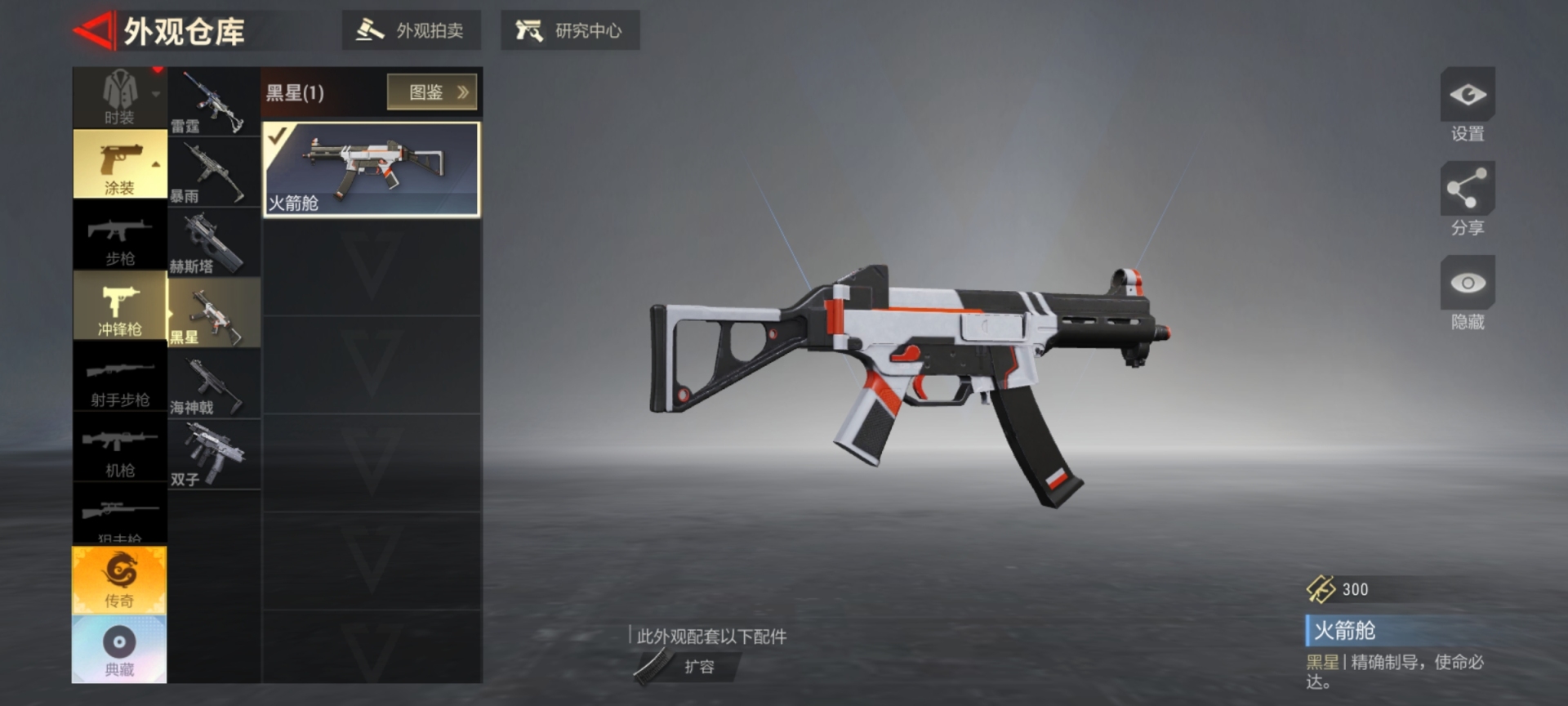Open the 图鉴 catalog

click(x=431, y=92)
